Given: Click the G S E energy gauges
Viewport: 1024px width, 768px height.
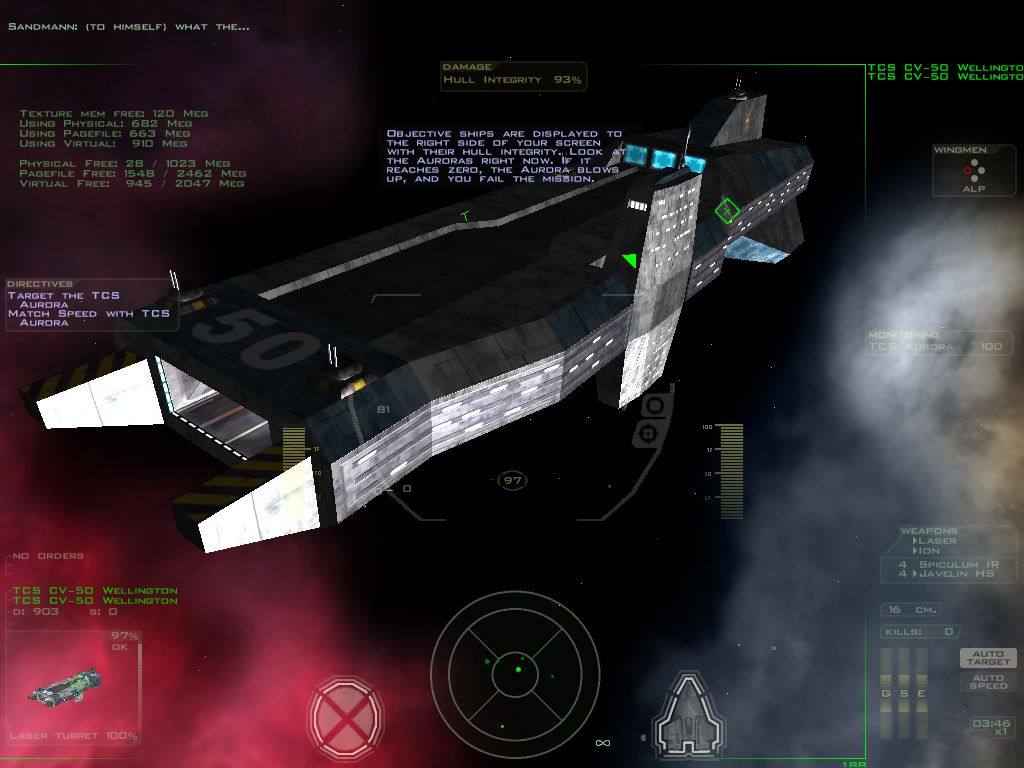Looking at the screenshot, I should pyautogui.click(x=904, y=694).
